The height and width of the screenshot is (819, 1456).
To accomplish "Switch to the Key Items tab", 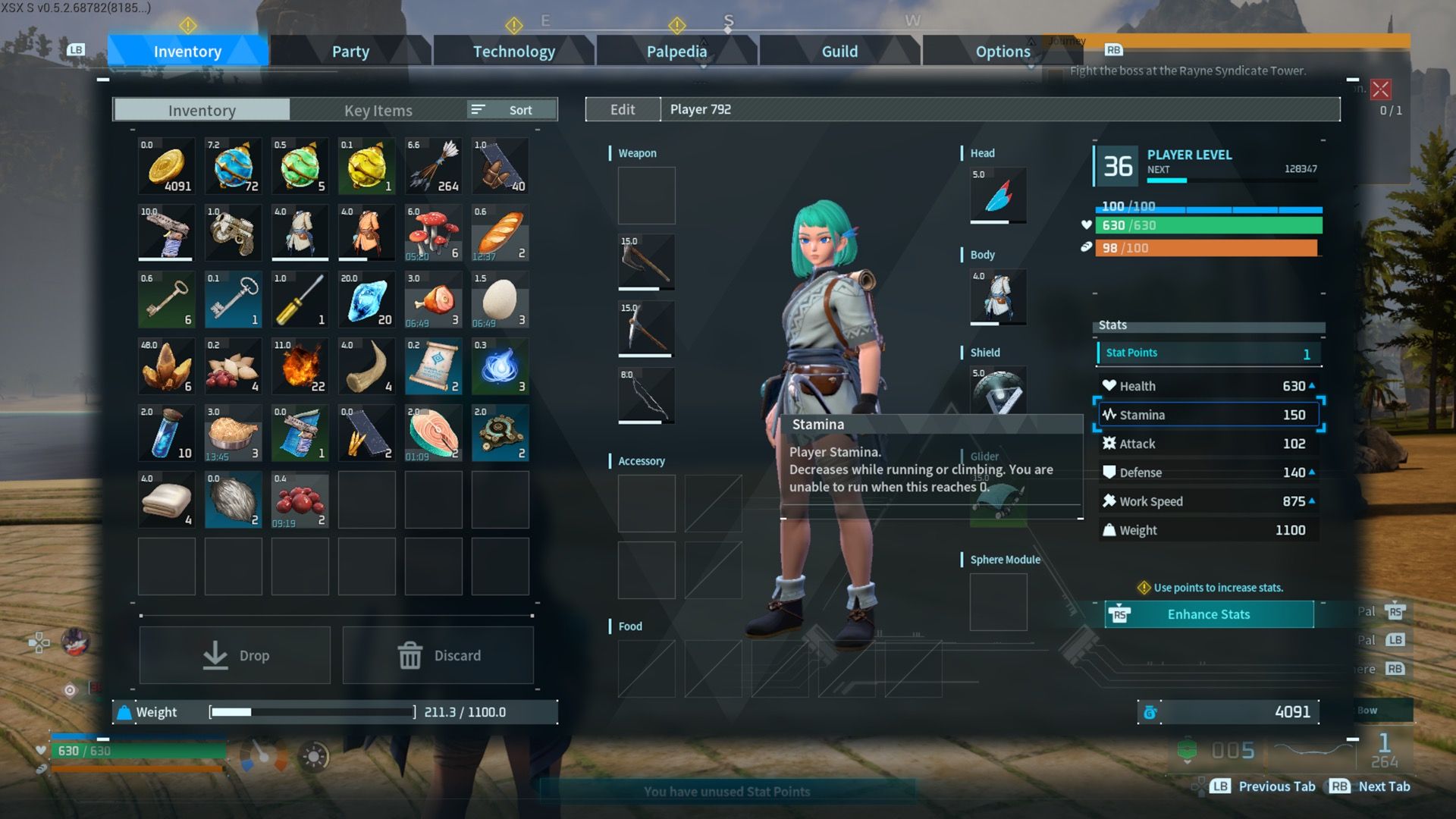I will [x=377, y=110].
